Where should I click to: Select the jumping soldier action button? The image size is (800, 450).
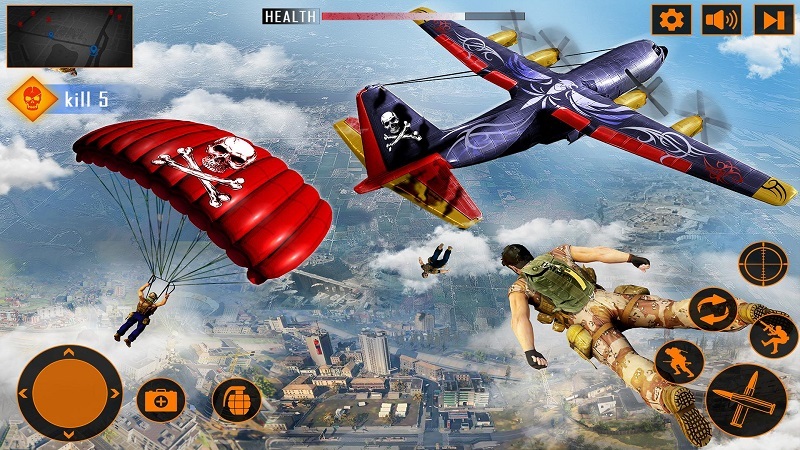point(773,336)
